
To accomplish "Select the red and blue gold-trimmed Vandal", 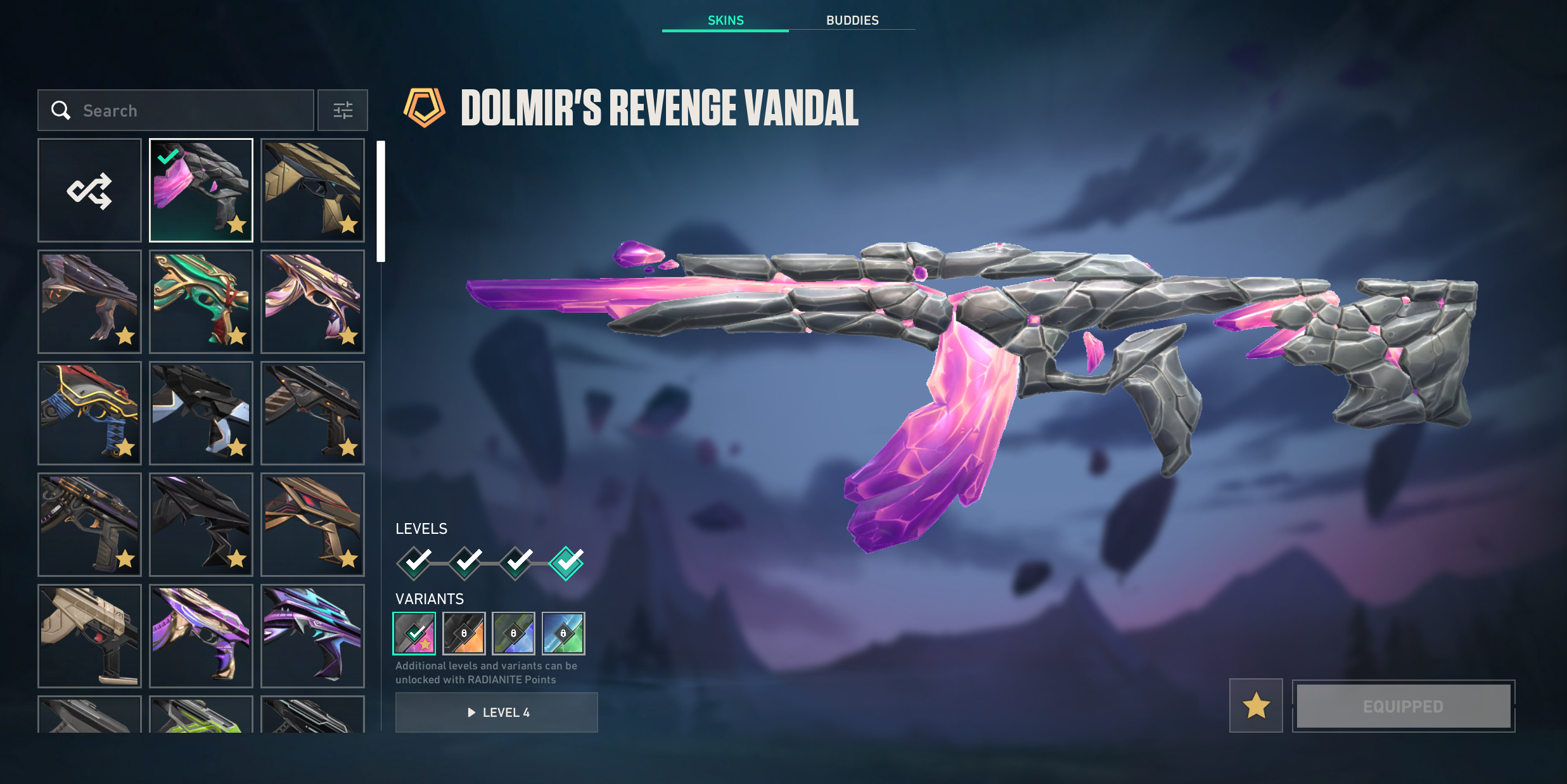I will click(x=89, y=413).
